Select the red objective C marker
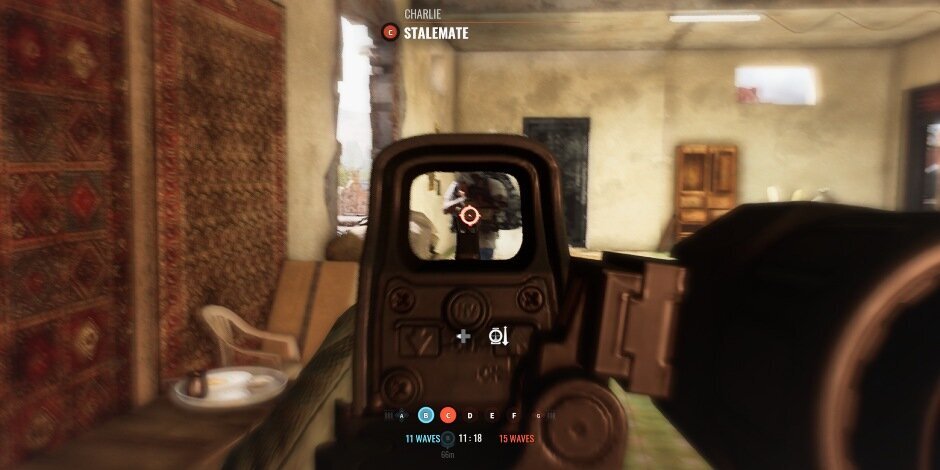940x470 pixels. click(448, 415)
